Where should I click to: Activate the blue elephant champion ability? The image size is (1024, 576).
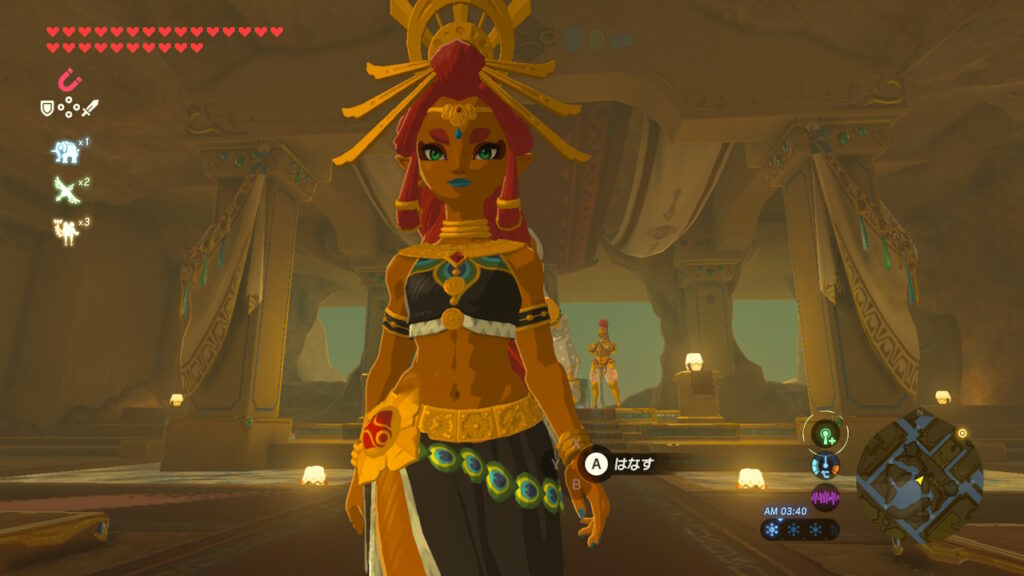click(66, 152)
